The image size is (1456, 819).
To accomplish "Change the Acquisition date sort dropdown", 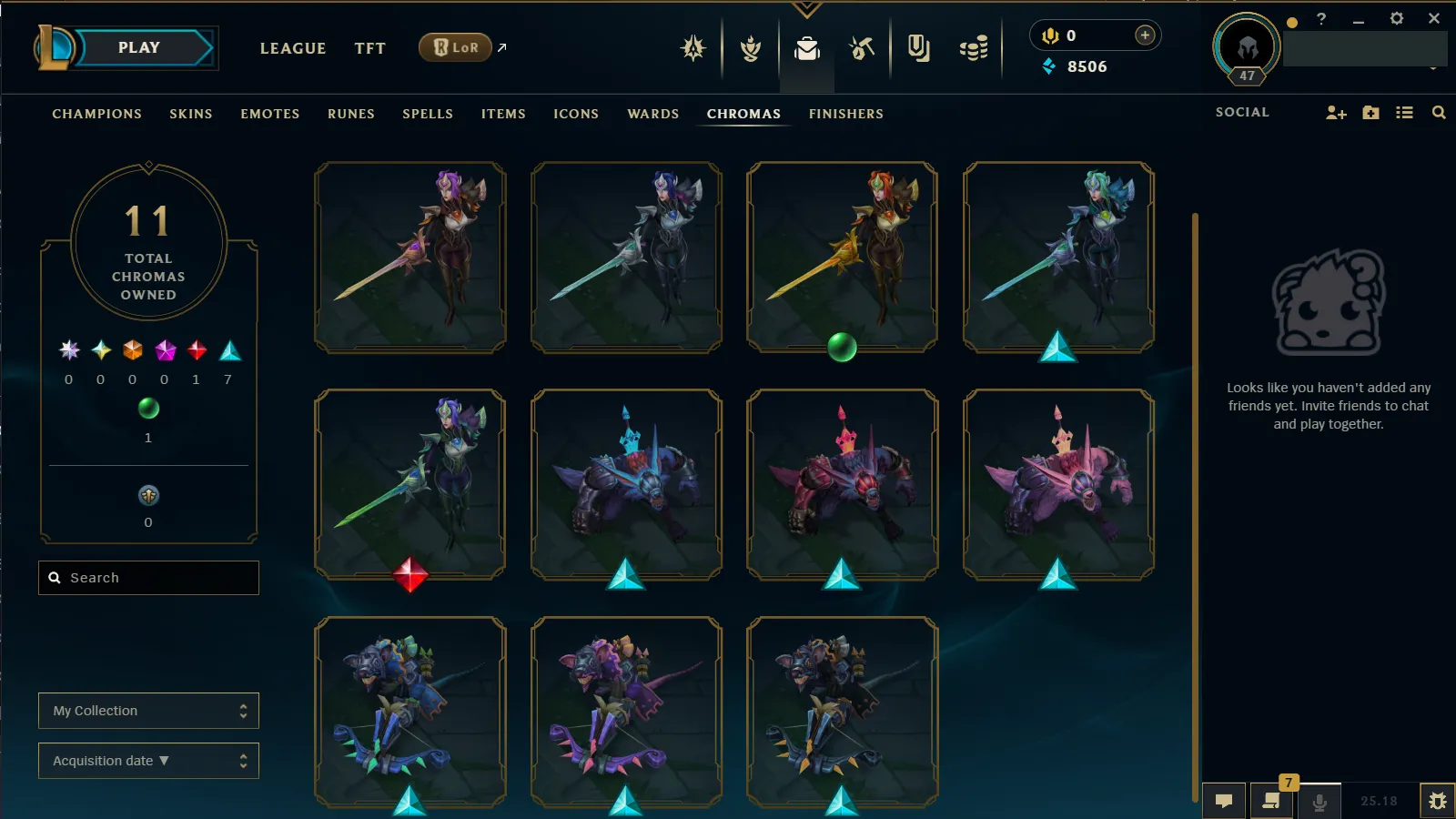I will pos(148,761).
